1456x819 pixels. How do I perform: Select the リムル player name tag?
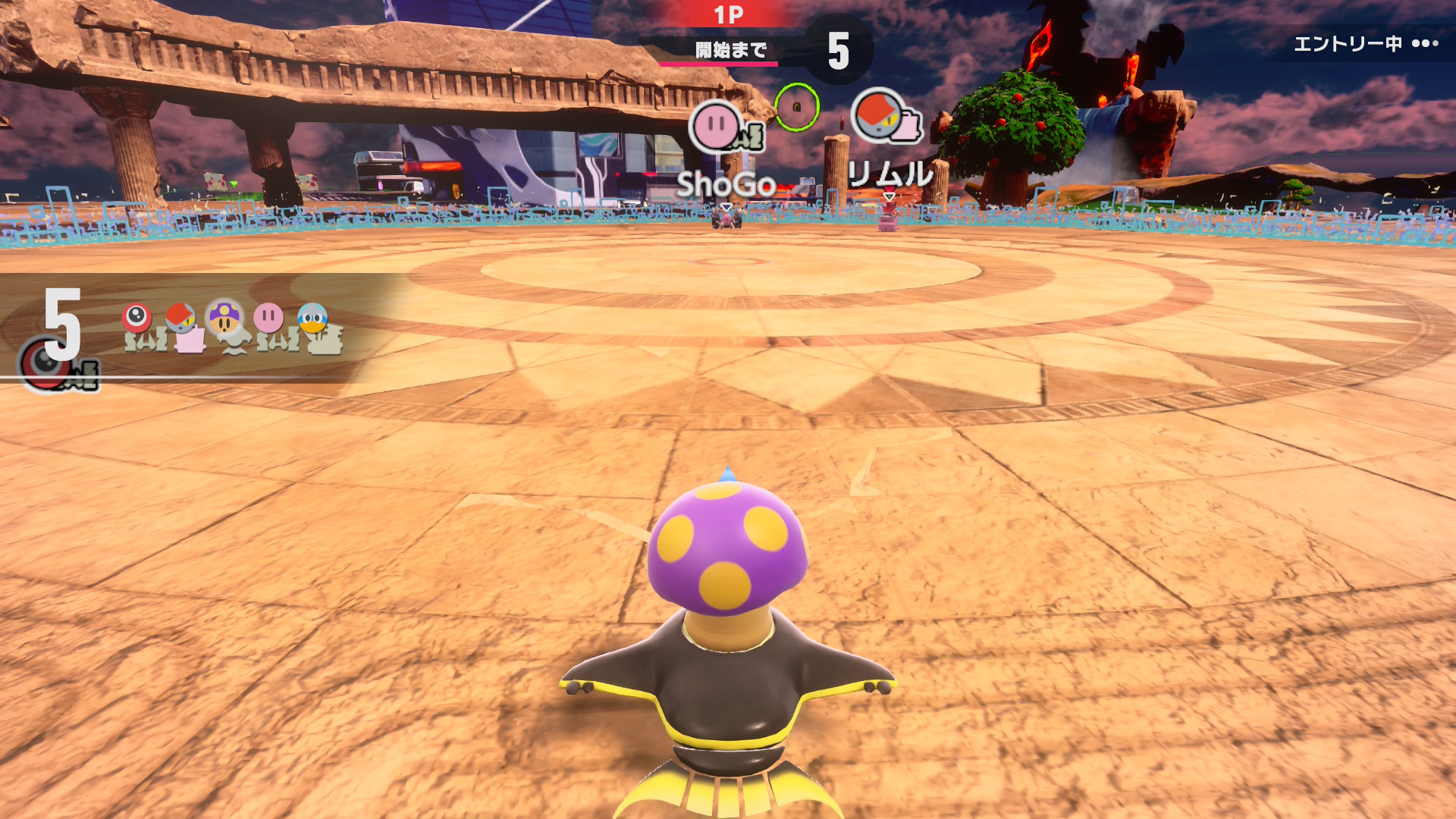[890, 175]
